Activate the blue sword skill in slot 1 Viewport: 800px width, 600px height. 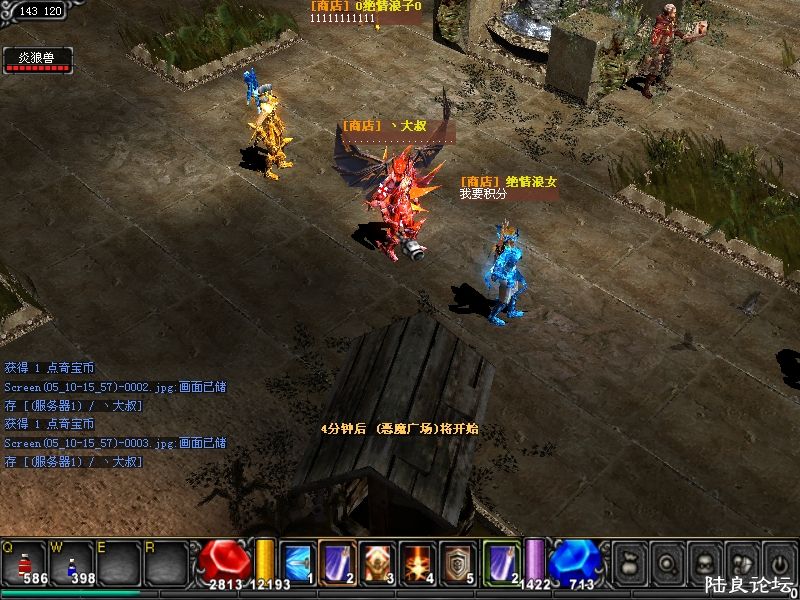(x=297, y=562)
